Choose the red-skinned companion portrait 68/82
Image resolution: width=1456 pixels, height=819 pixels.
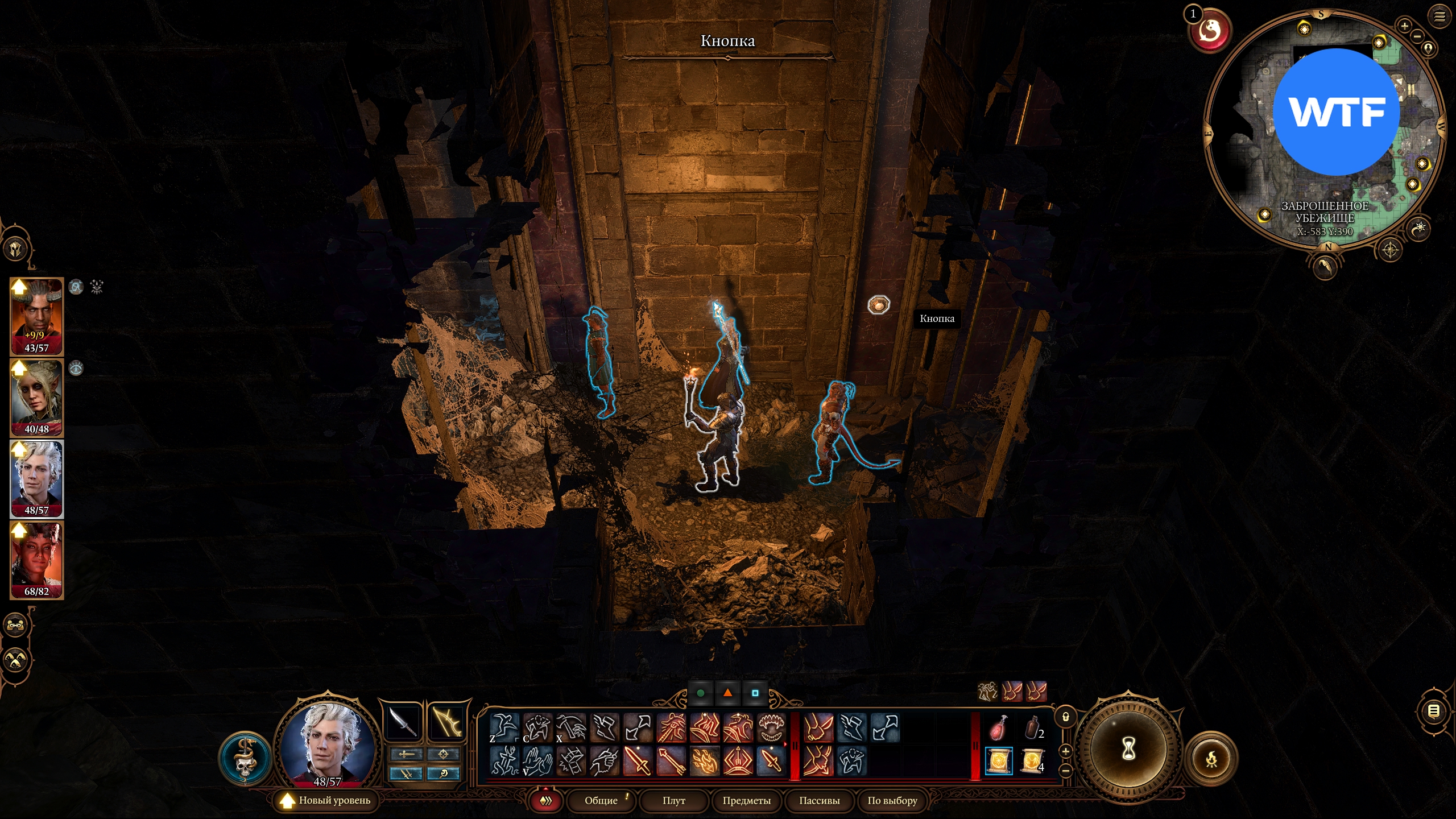tap(36, 560)
